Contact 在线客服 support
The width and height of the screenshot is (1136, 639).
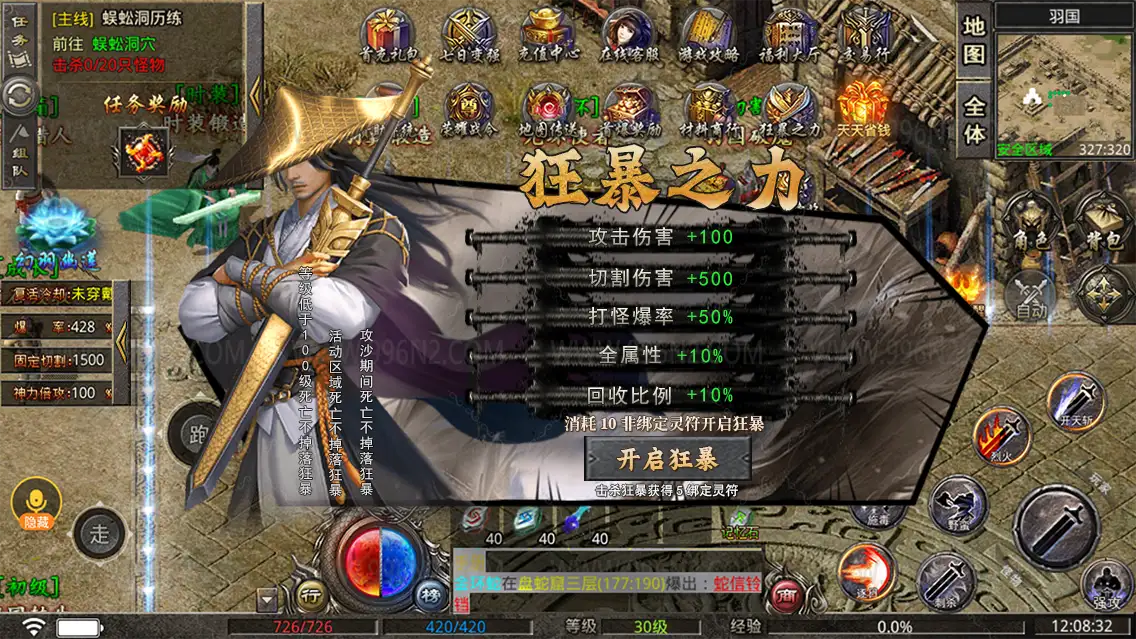tap(627, 36)
